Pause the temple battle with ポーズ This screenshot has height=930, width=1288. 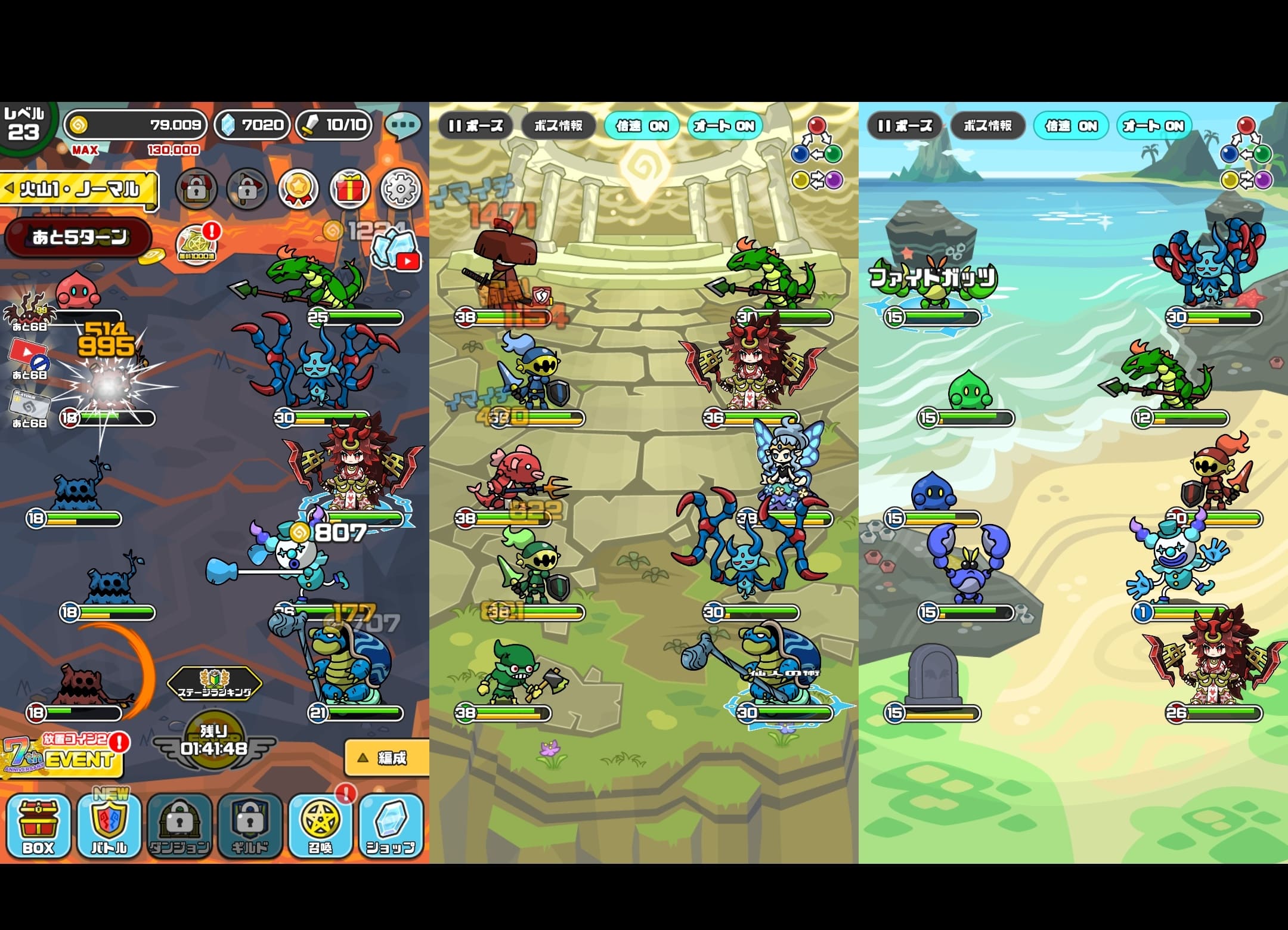click(475, 126)
